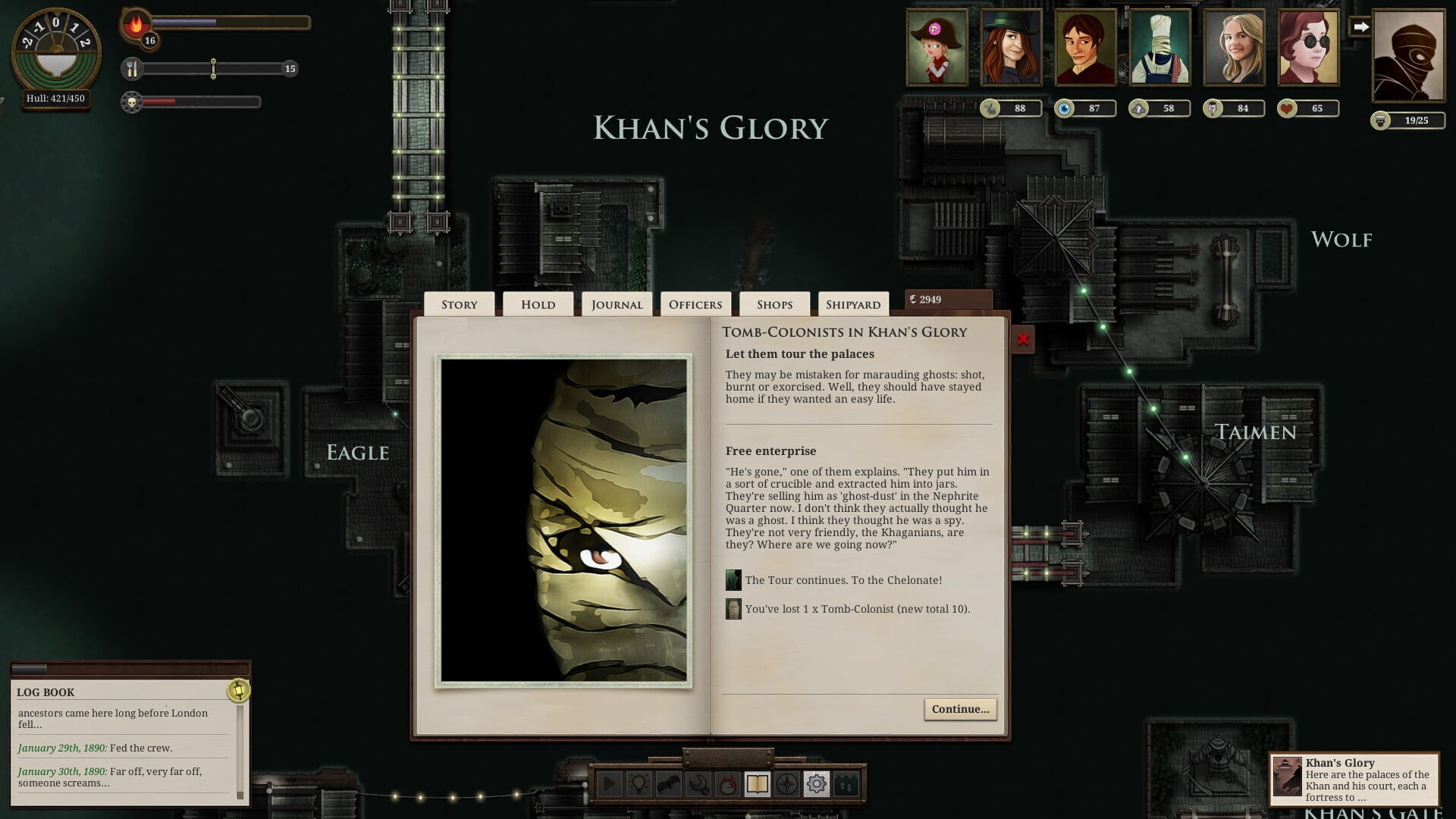The image size is (1456, 819).
Task: Show the Journal tab
Action: click(617, 305)
